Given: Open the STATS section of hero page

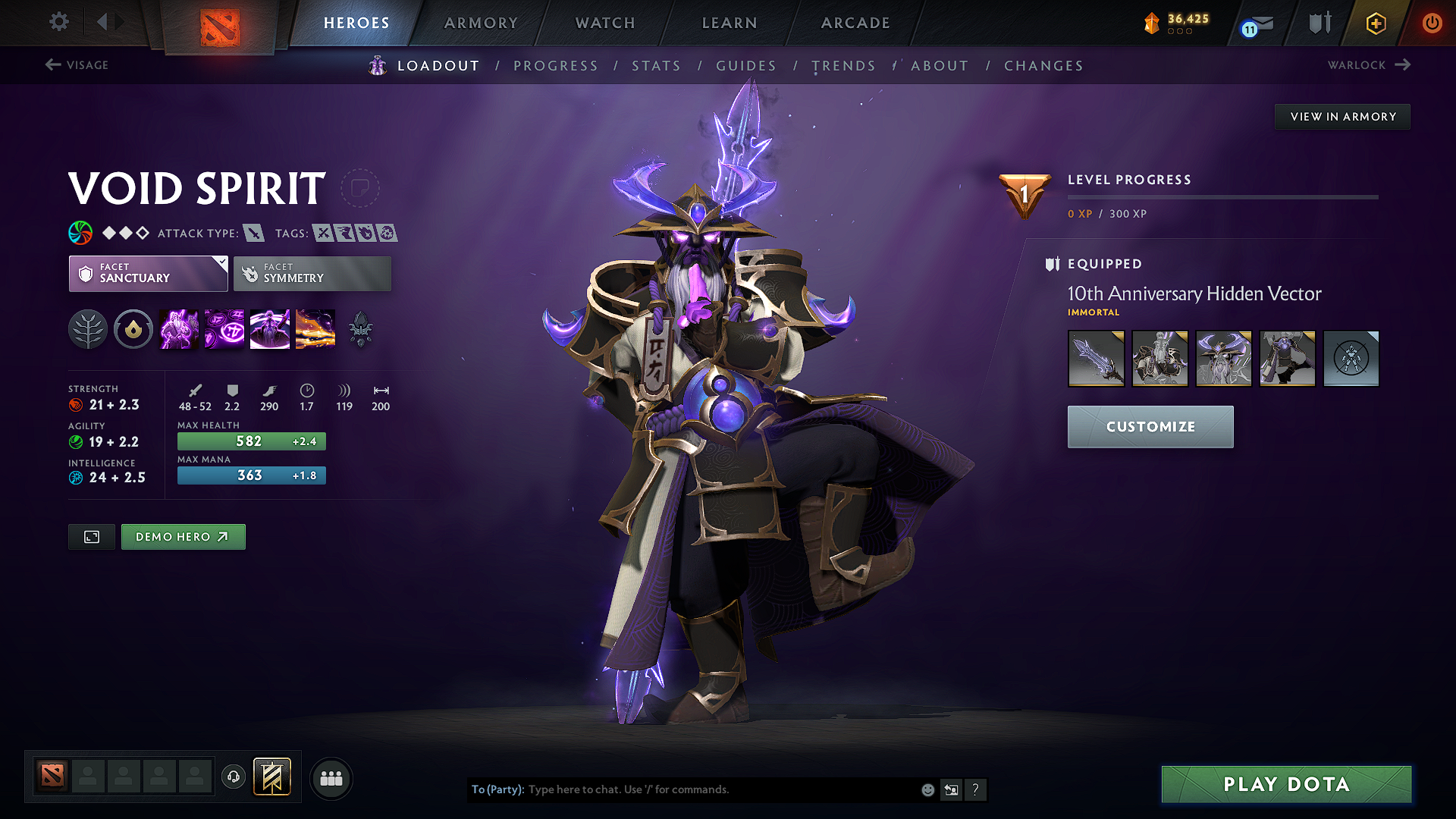Looking at the screenshot, I should click(657, 66).
